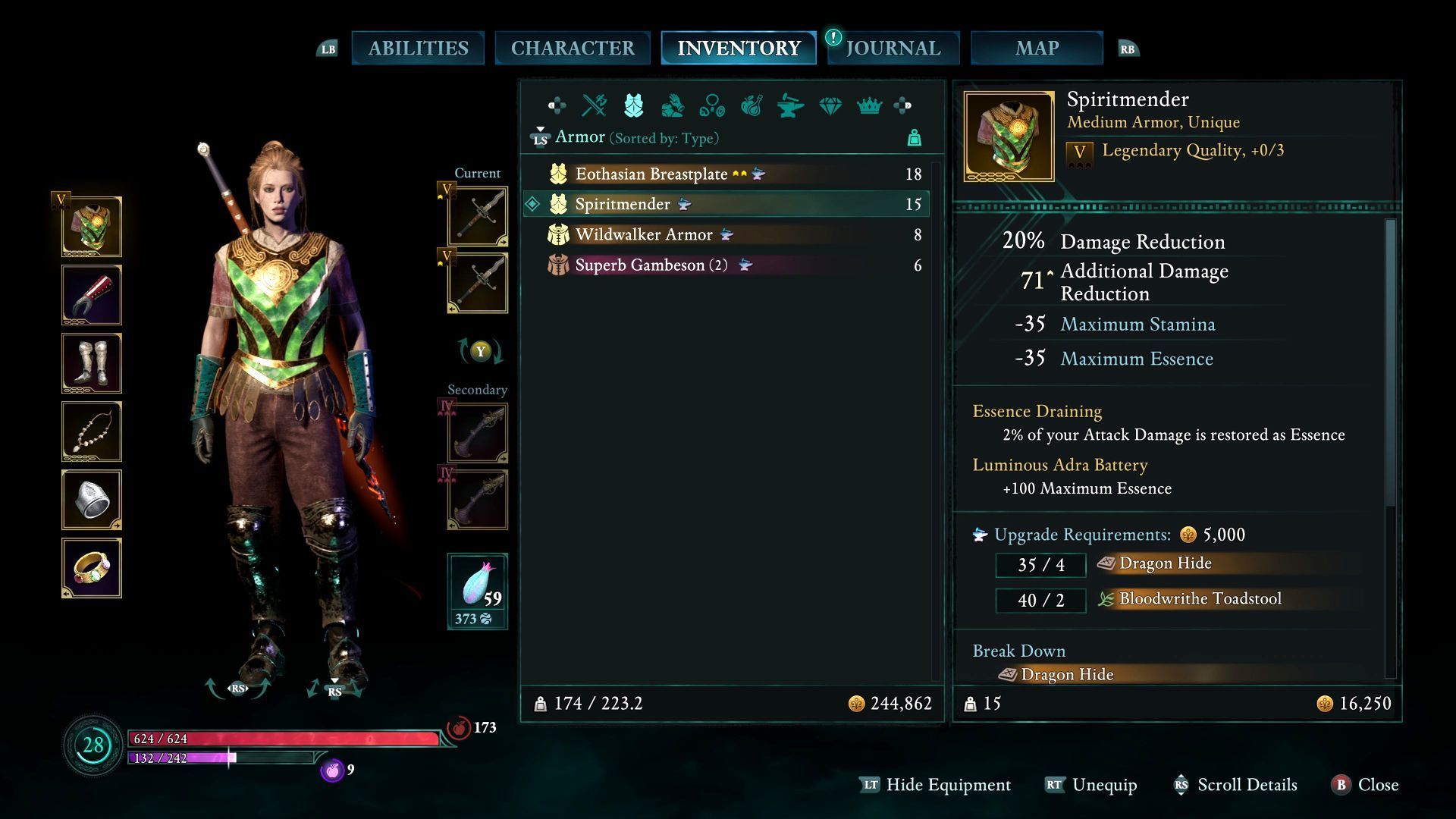
Task: Choose the equipped boots slot
Action: [92, 363]
